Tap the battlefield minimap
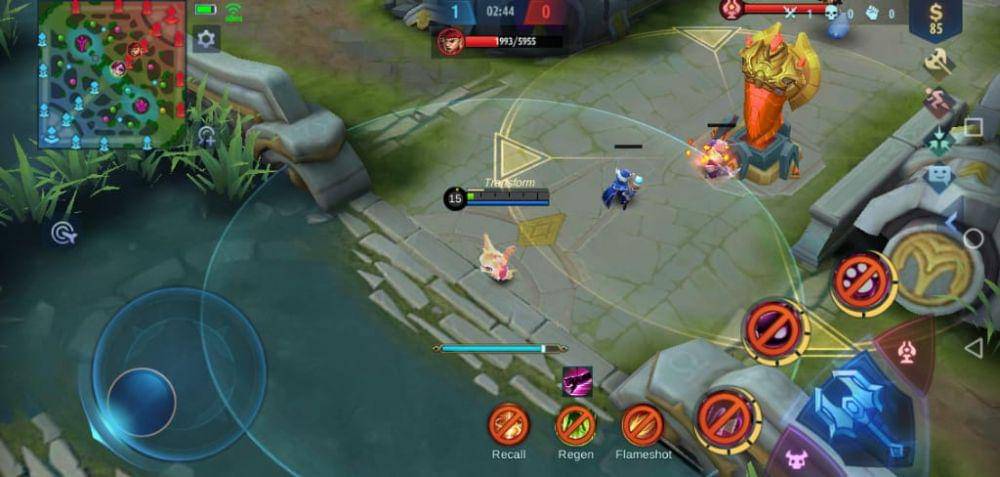Viewport: 1000px width, 477px height. coord(110,75)
